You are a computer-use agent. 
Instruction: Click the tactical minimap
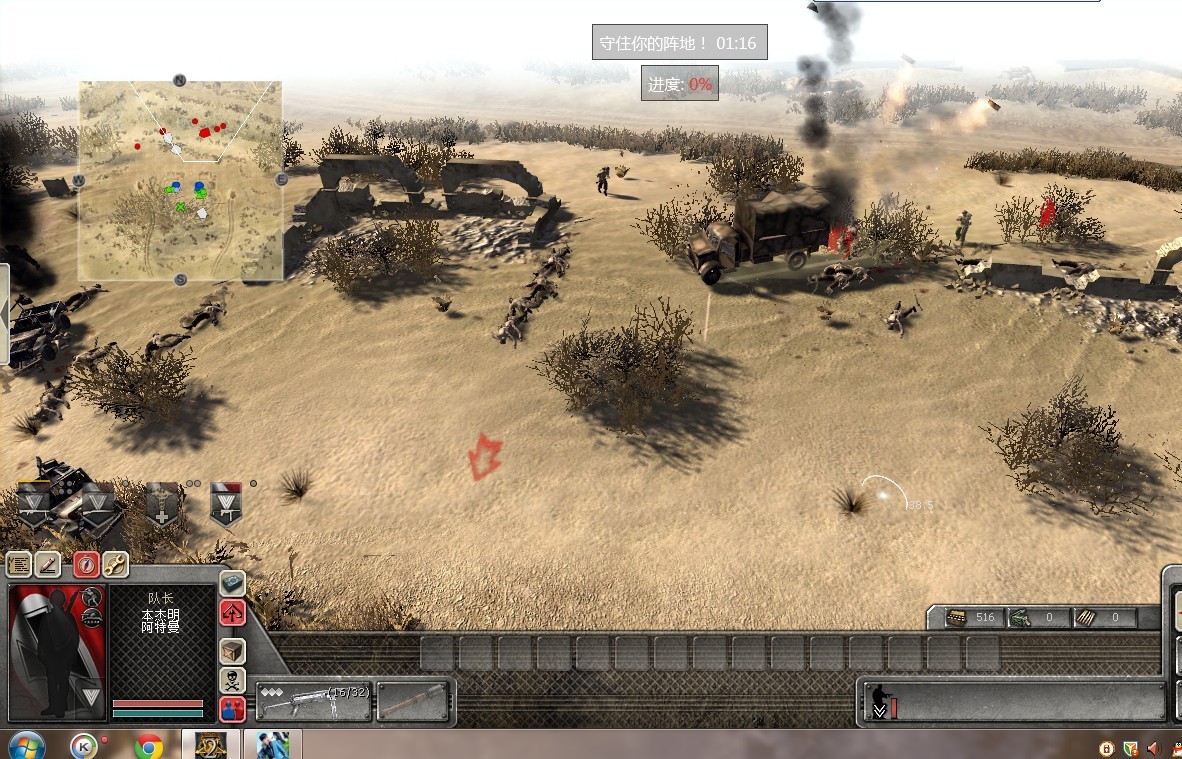pyautogui.click(x=180, y=180)
